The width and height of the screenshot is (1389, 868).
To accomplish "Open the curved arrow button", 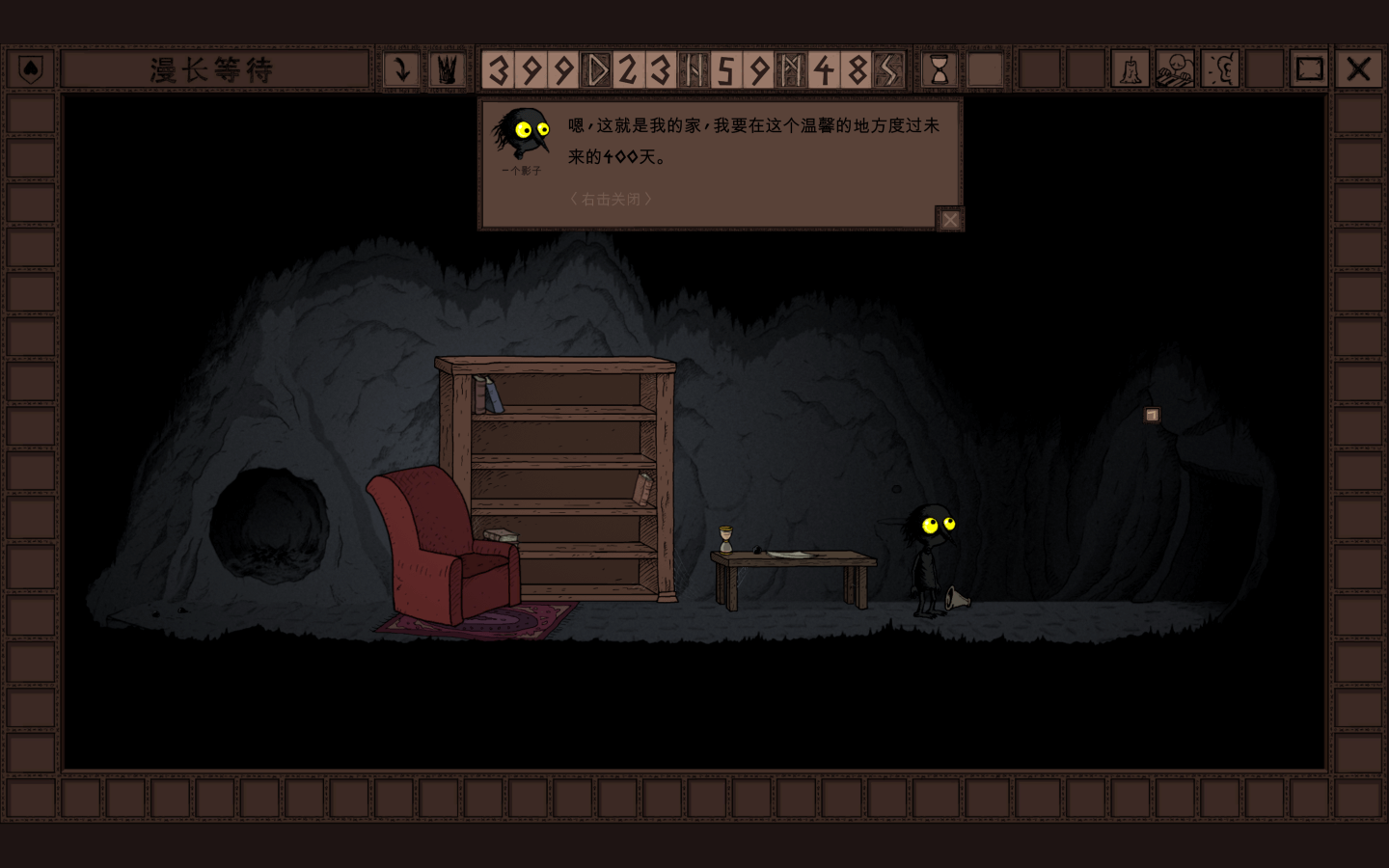I will coord(401,69).
